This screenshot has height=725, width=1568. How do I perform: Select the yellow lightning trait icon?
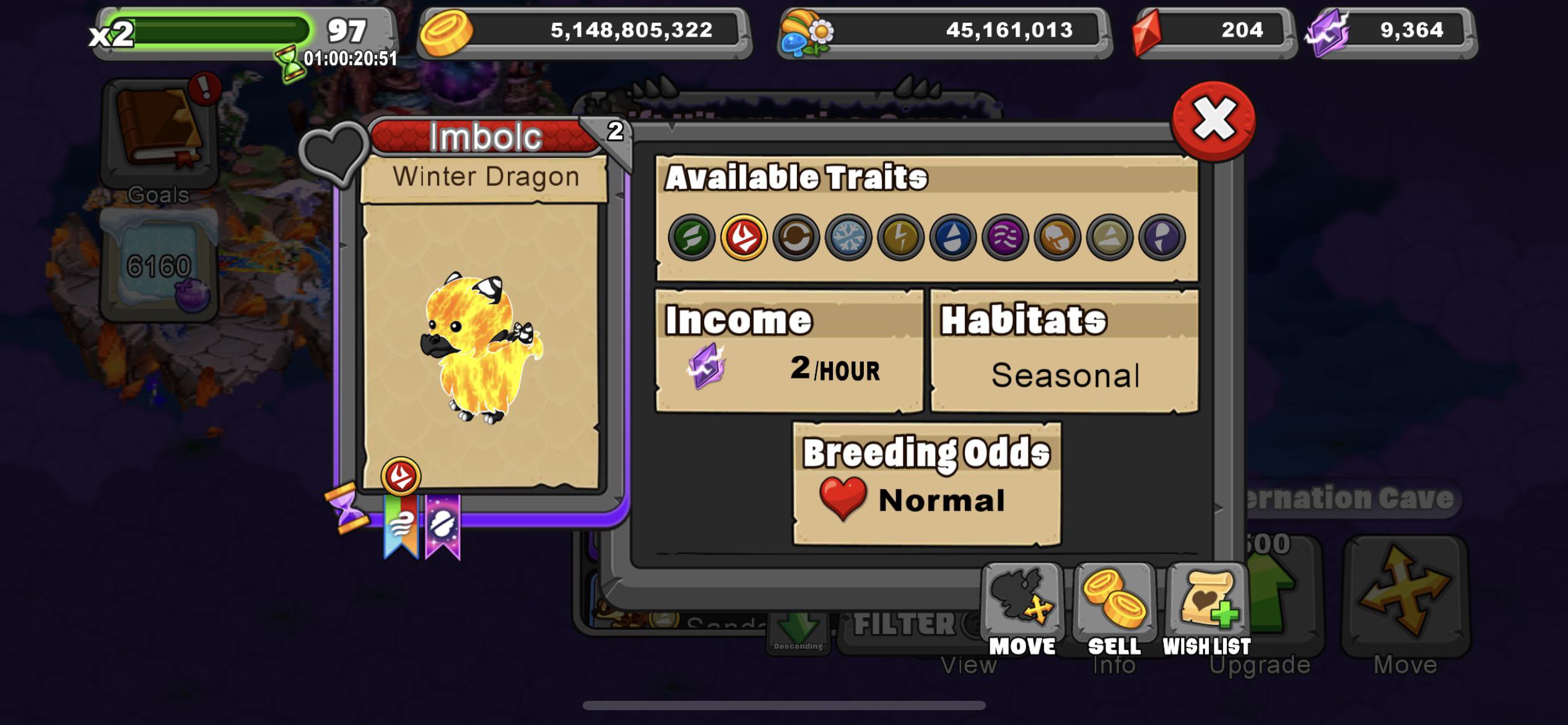coord(900,237)
